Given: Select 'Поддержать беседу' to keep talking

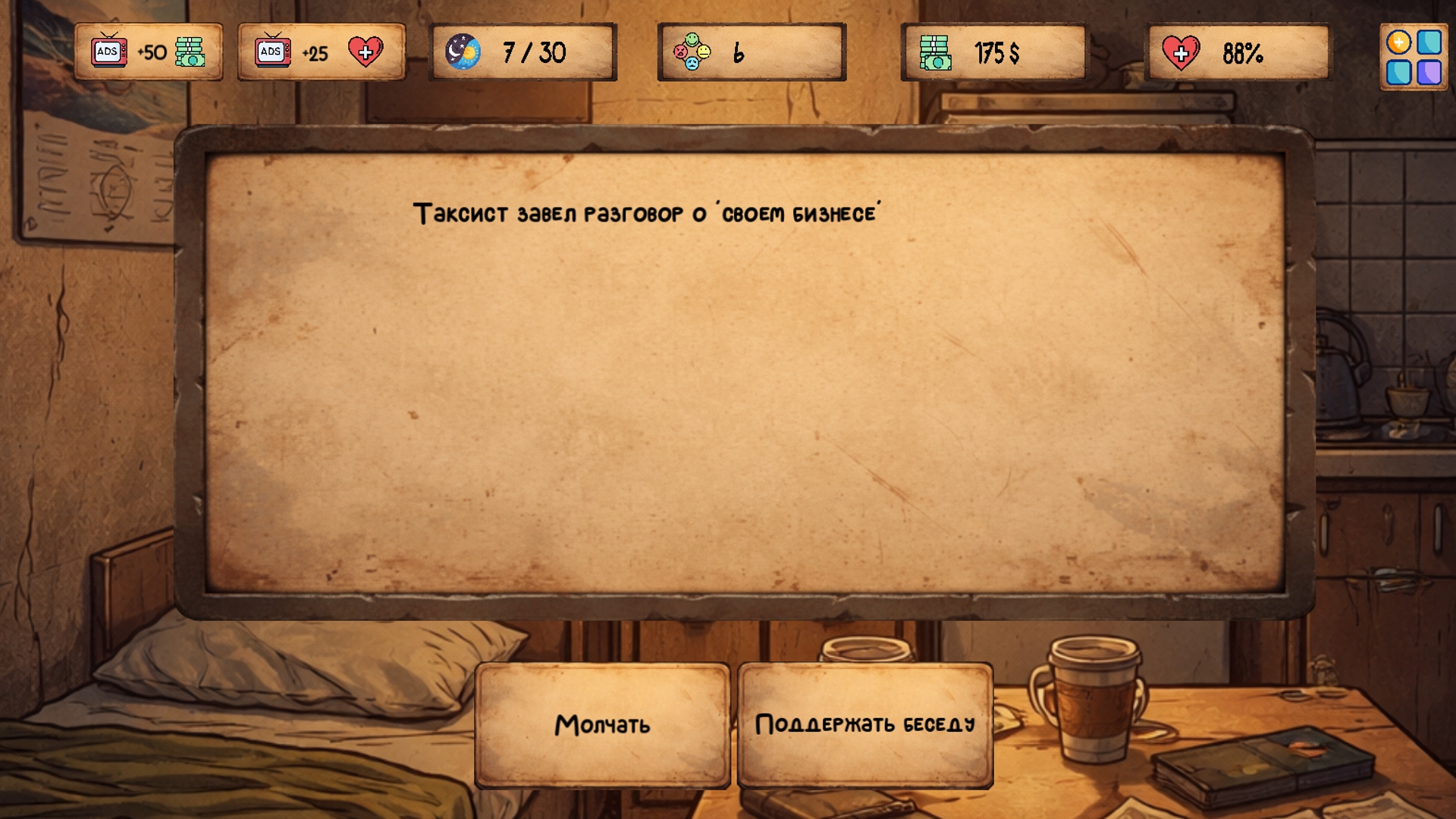Looking at the screenshot, I should [x=867, y=724].
